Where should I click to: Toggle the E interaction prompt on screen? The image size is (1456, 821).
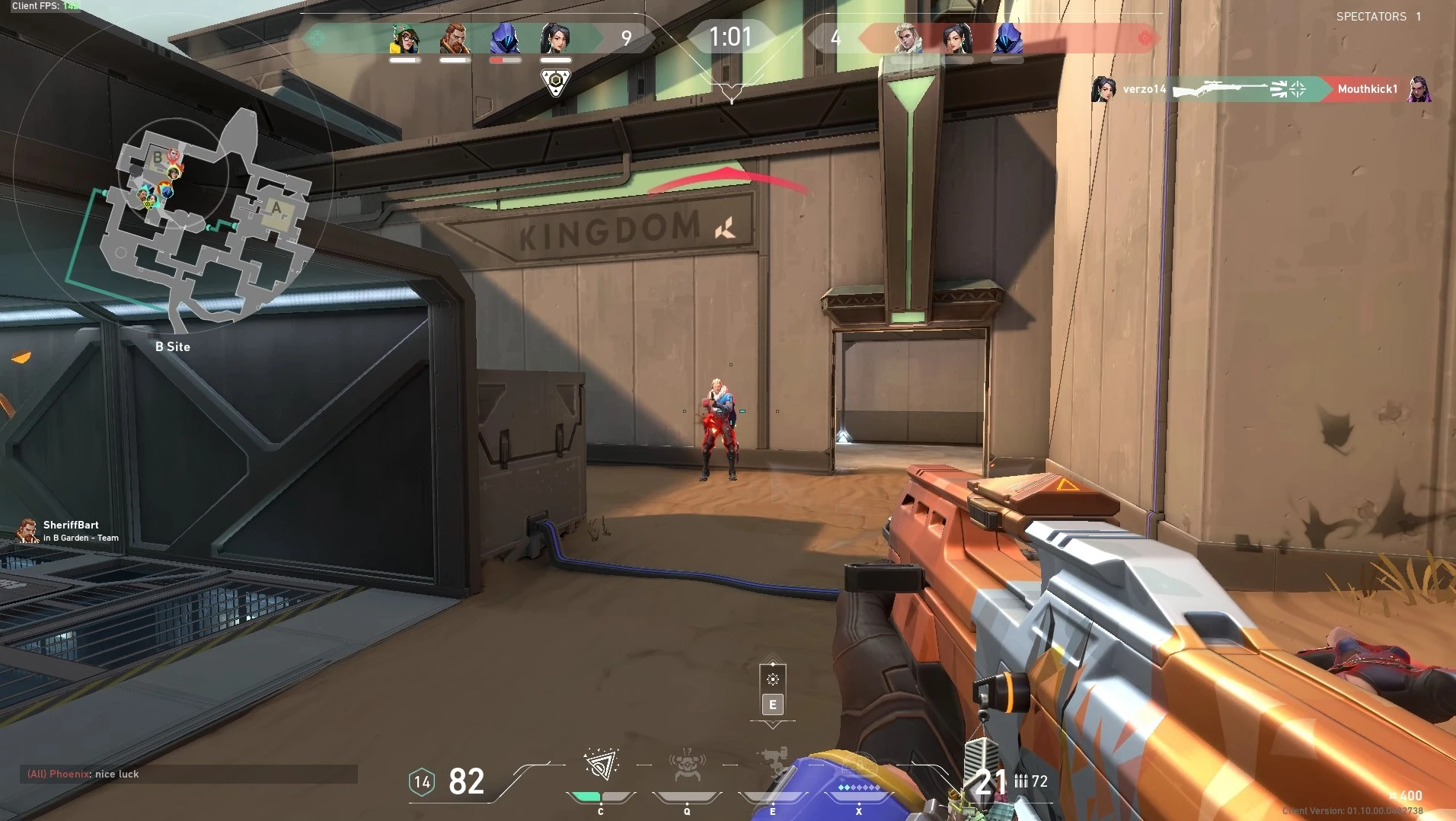tap(774, 704)
